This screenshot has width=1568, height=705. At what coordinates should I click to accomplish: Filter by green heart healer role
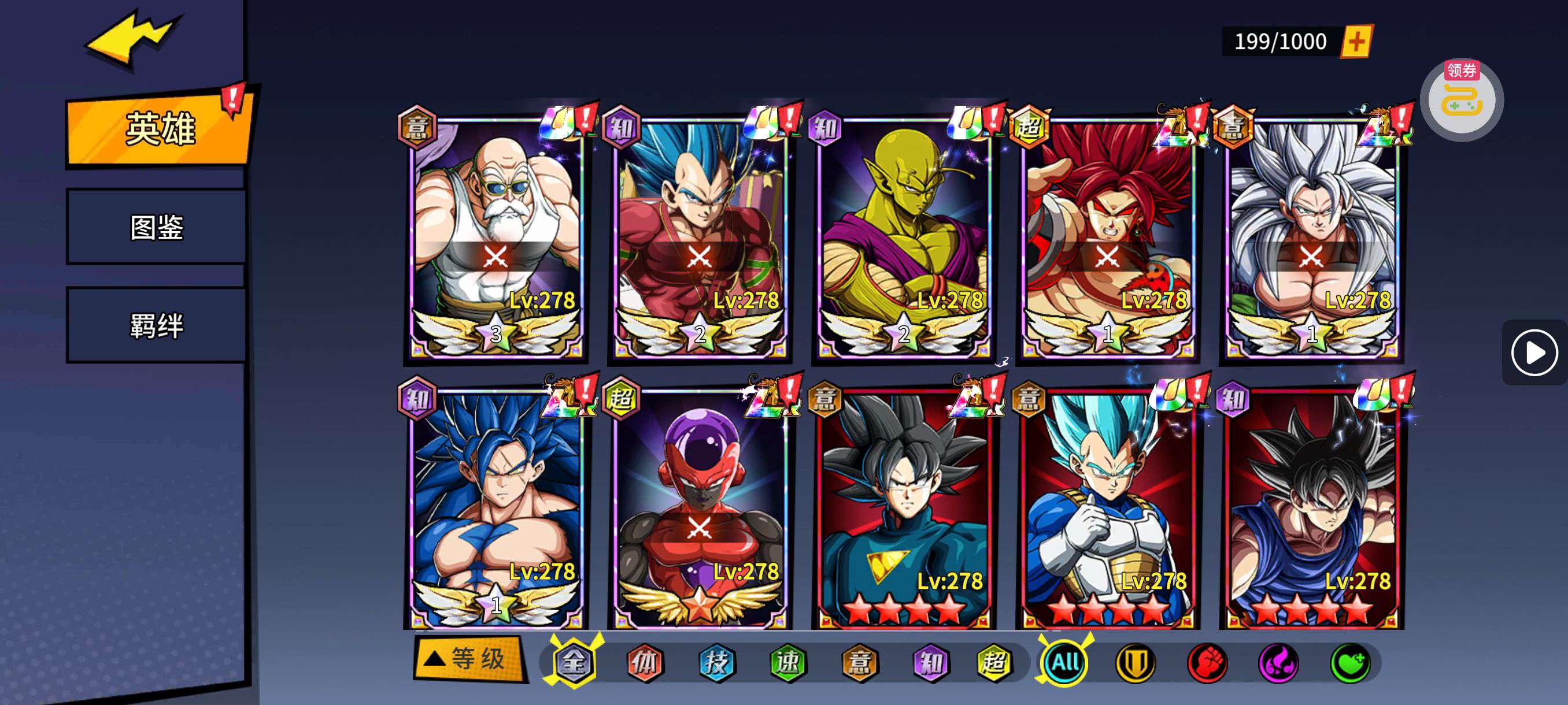[x=1350, y=662]
